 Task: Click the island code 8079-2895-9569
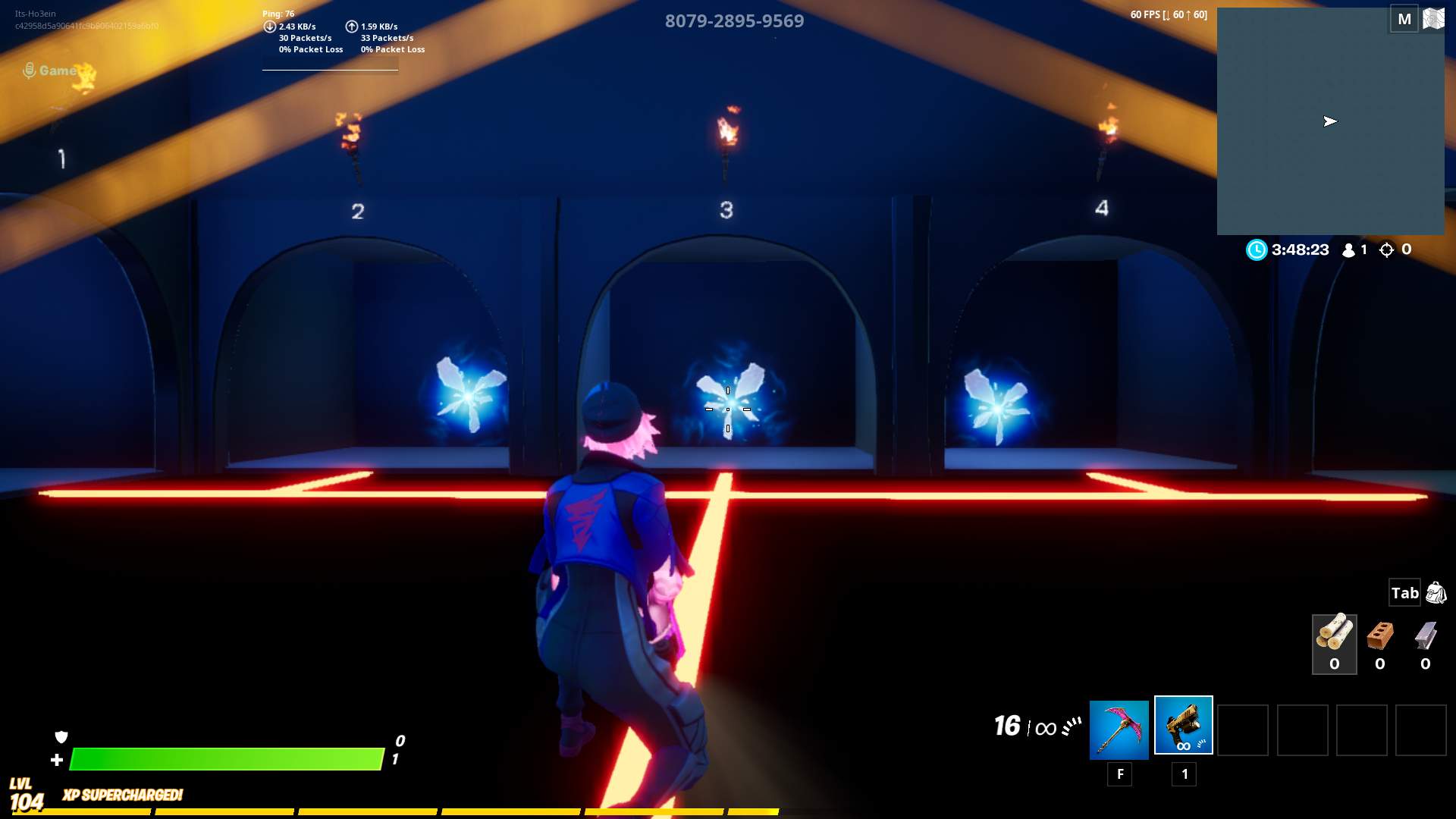pyautogui.click(x=733, y=22)
